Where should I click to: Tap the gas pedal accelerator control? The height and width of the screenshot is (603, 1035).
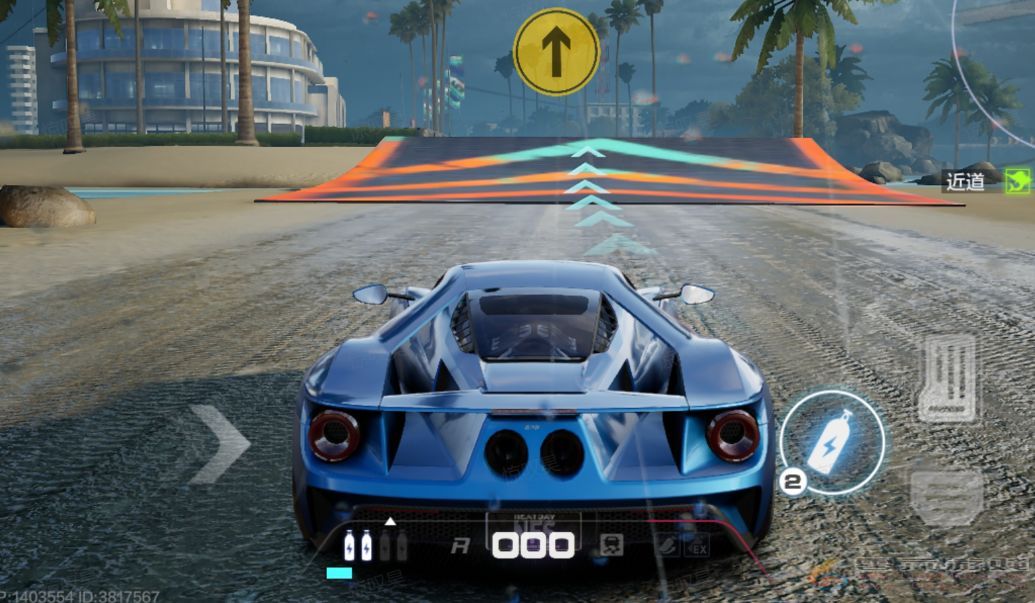pyautogui.click(x=947, y=378)
